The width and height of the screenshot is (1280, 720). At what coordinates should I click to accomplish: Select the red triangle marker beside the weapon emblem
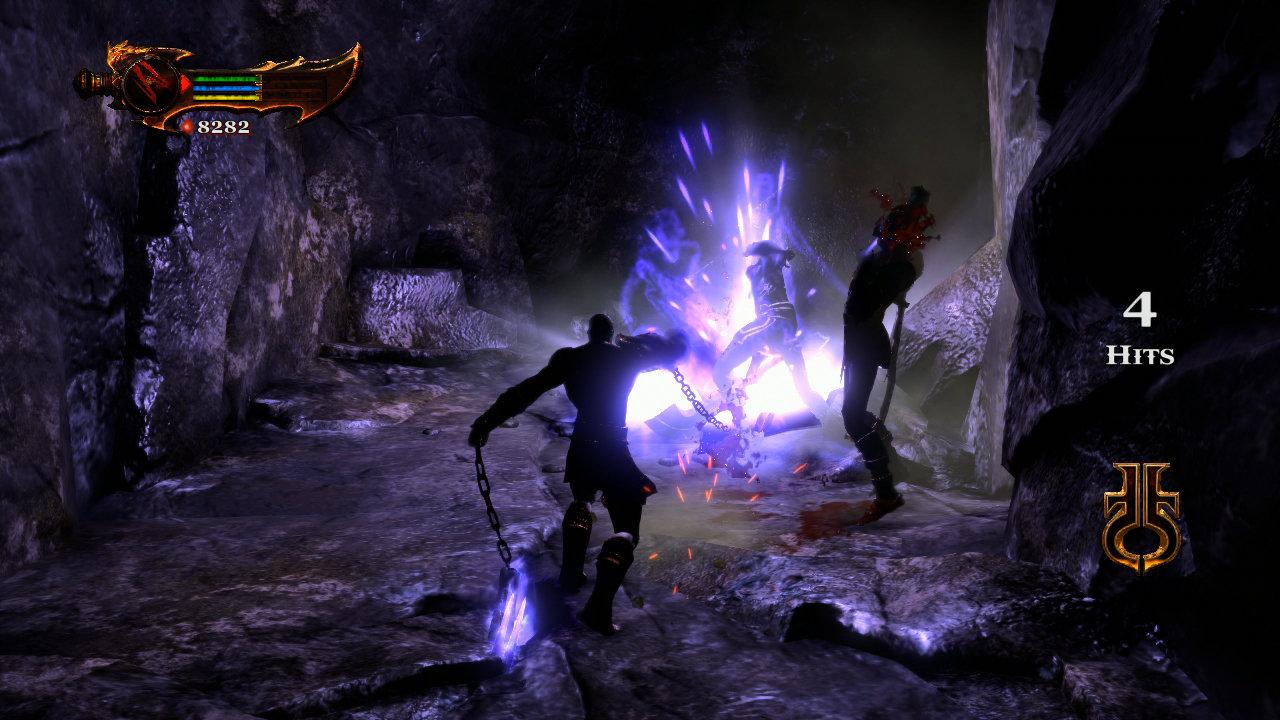click(x=185, y=84)
